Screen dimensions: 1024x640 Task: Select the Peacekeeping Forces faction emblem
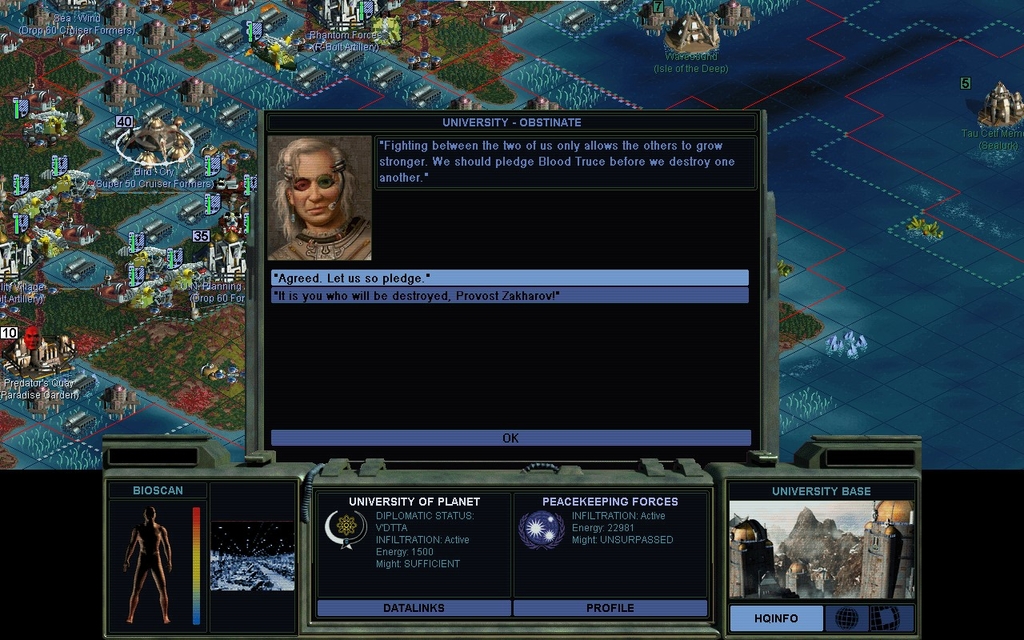click(x=541, y=528)
